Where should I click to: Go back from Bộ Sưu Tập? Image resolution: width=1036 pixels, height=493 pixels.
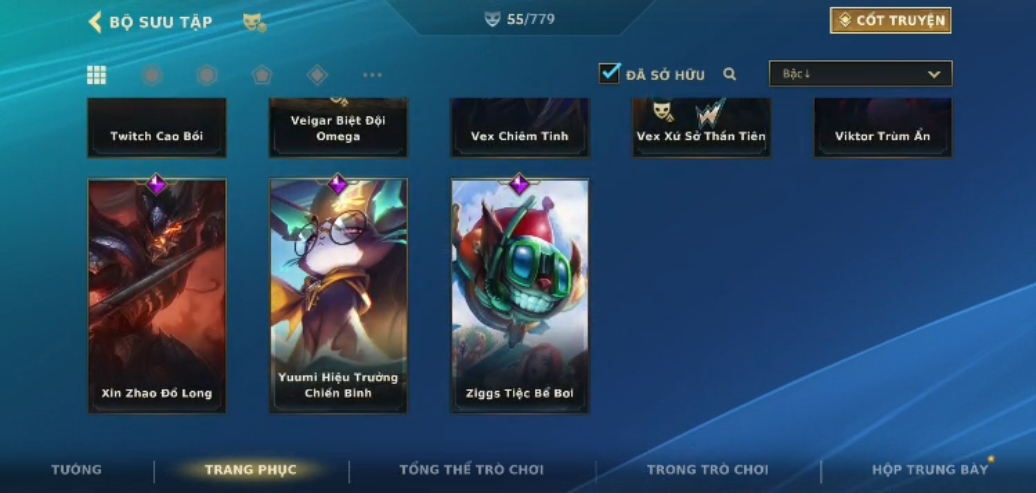click(96, 21)
